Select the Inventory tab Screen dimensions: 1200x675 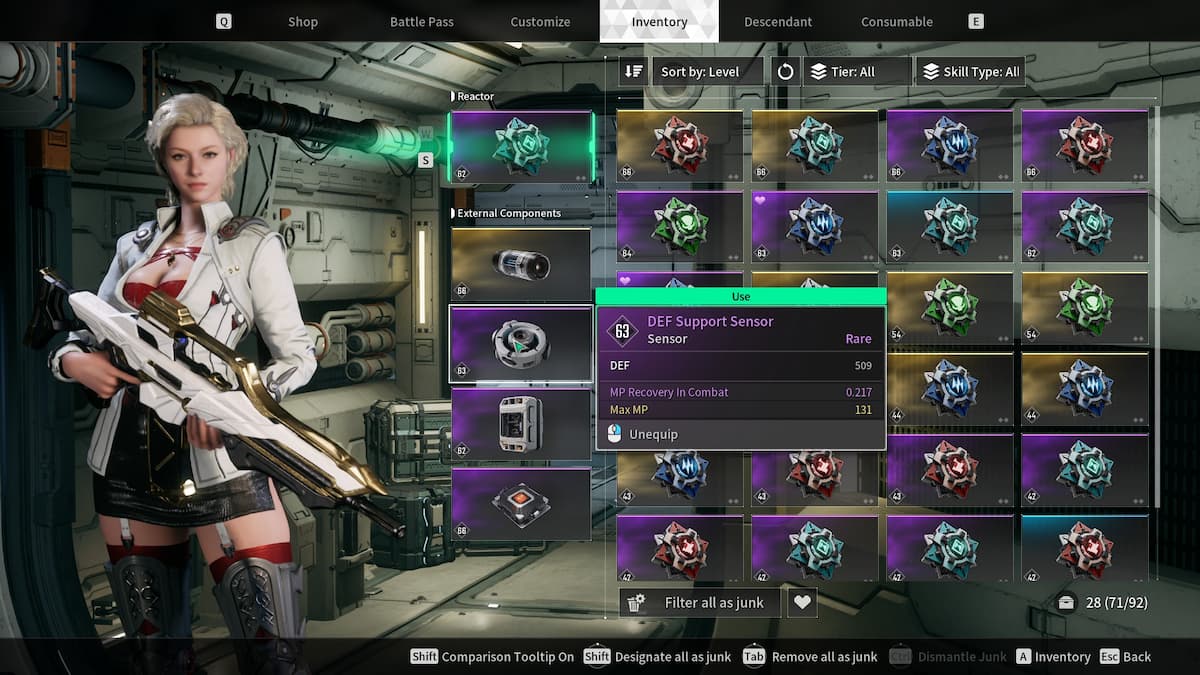(x=659, y=21)
